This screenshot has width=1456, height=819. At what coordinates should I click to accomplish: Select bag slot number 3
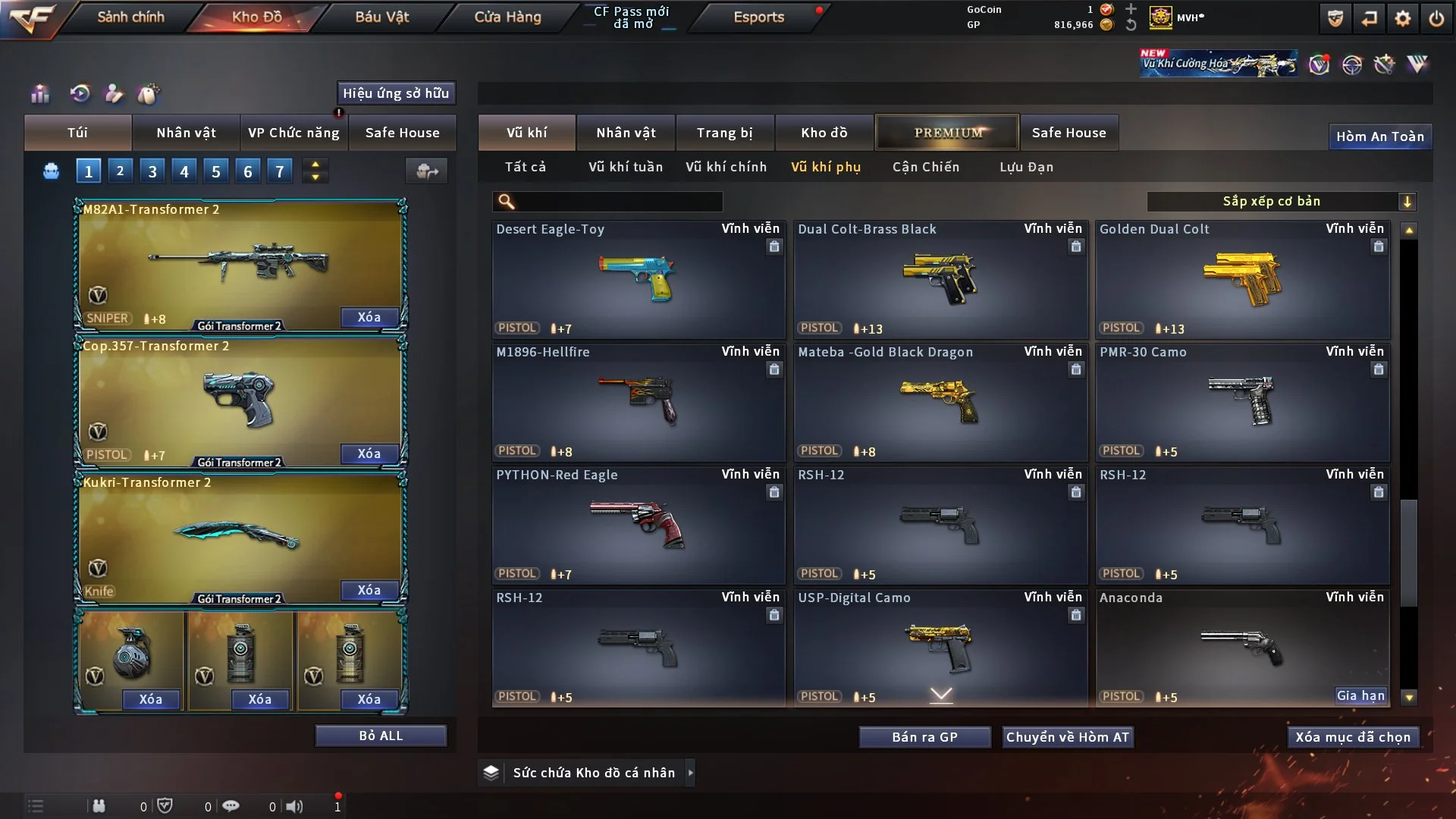click(152, 171)
